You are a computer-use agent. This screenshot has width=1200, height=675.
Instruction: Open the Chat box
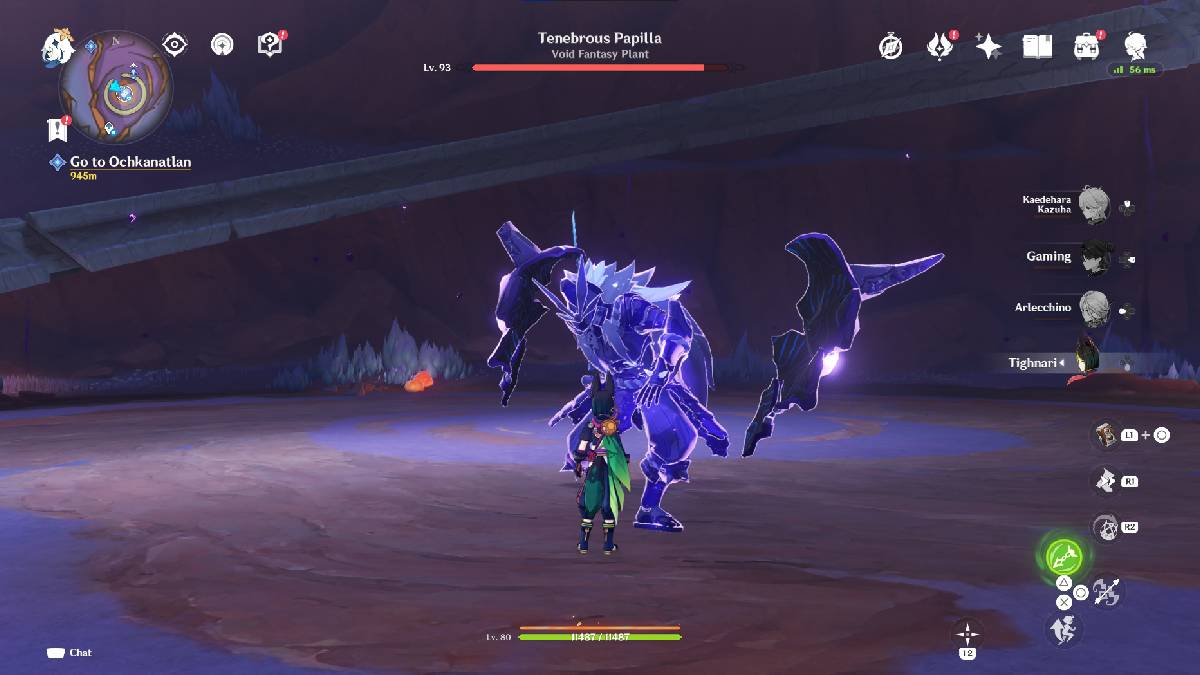tap(70, 653)
